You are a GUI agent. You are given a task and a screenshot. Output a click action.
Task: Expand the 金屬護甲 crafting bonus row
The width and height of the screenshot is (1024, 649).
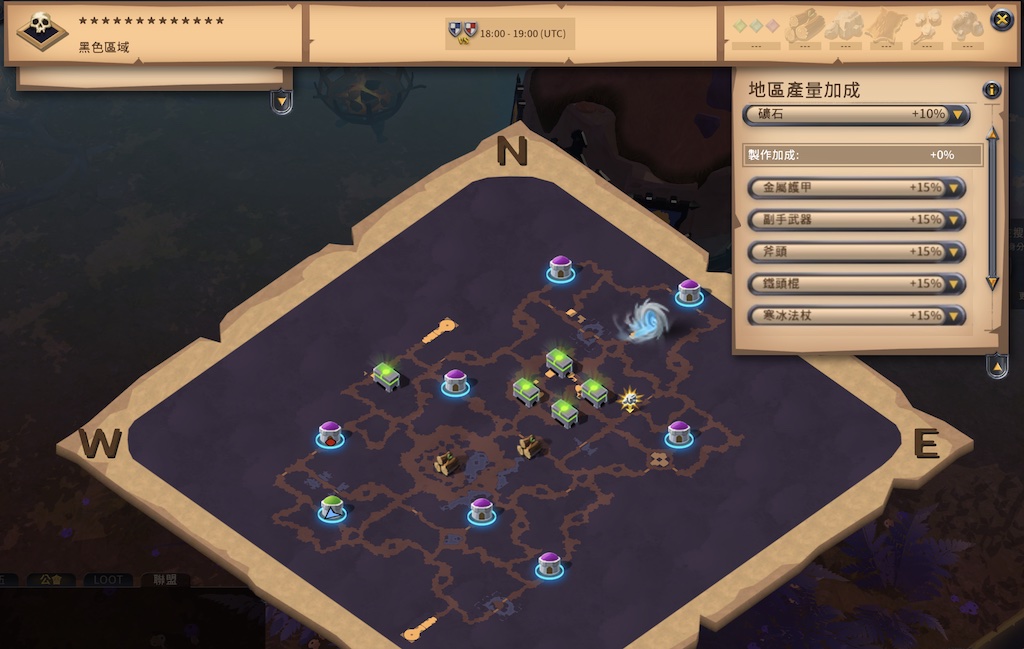pyautogui.click(x=955, y=188)
